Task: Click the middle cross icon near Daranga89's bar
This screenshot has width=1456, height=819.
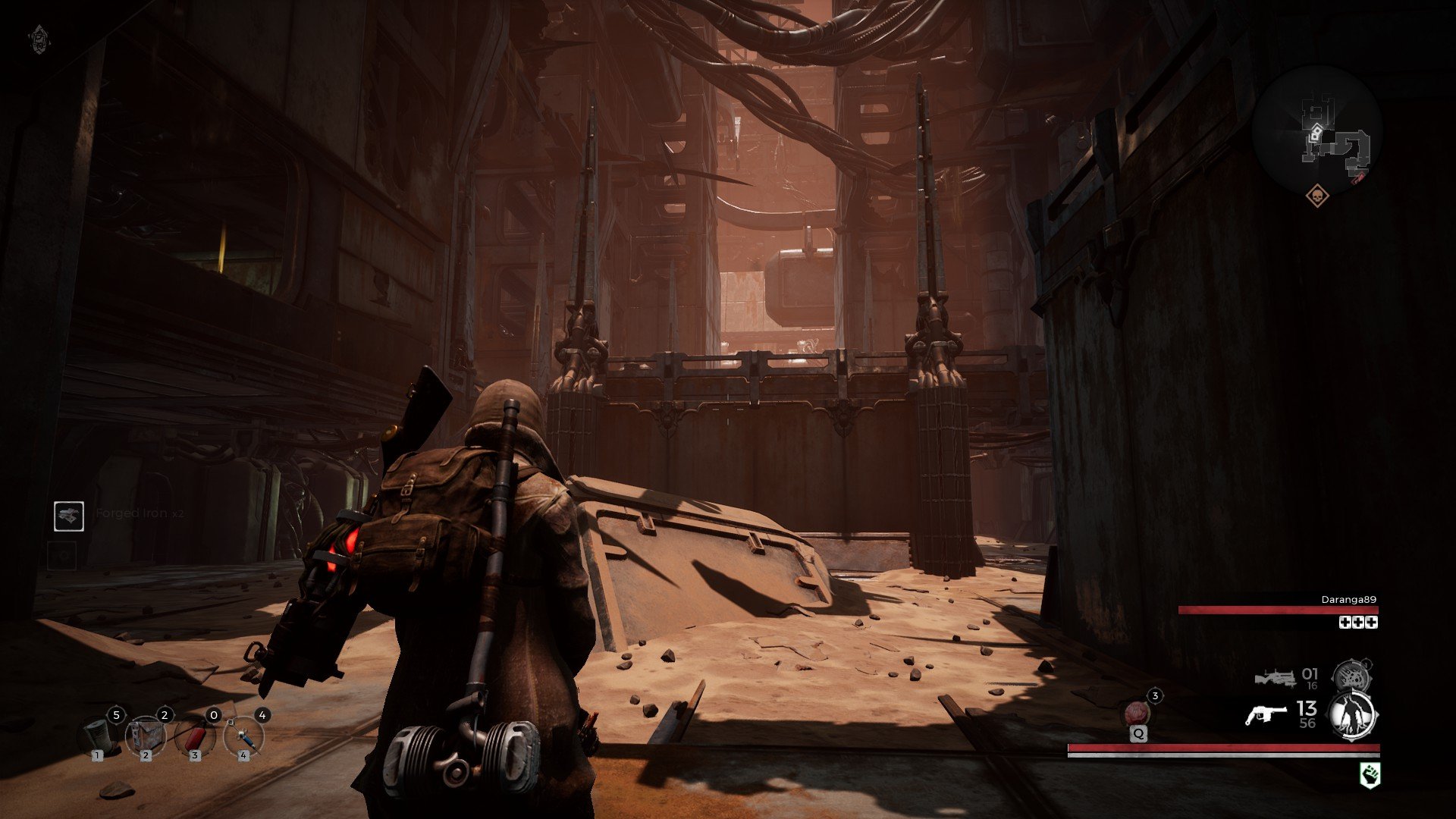Action: (1357, 622)
